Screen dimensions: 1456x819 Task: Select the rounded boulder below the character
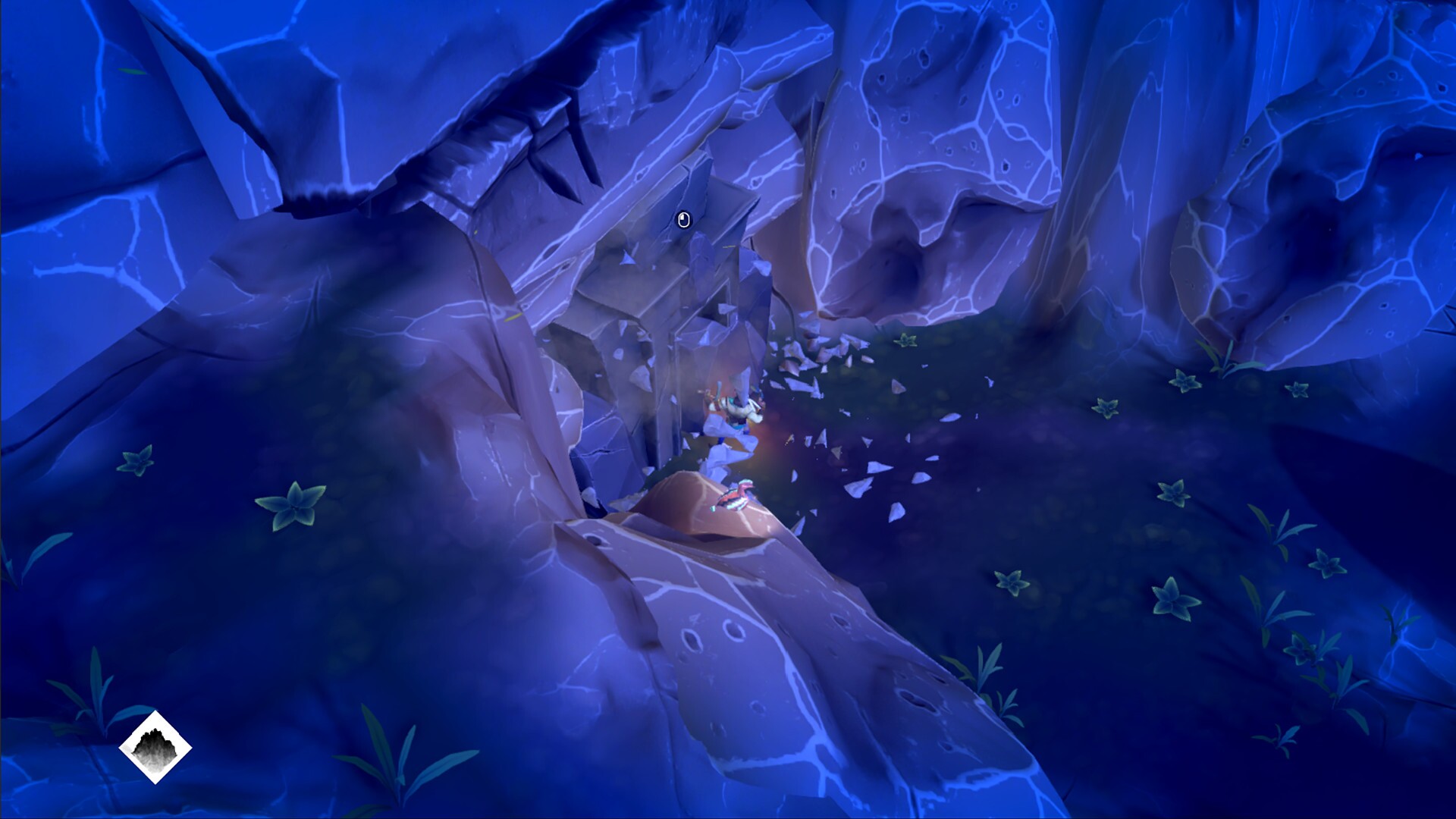coord(698,508)
